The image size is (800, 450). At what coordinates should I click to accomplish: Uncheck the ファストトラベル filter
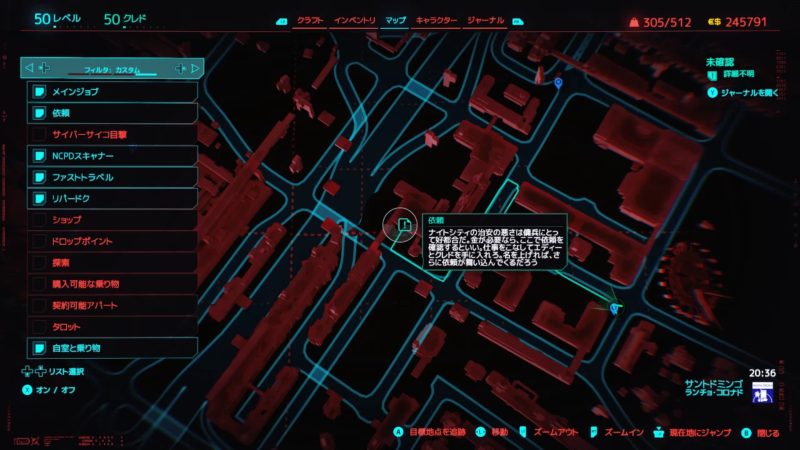pyautogui.click(x=112, y=177)
